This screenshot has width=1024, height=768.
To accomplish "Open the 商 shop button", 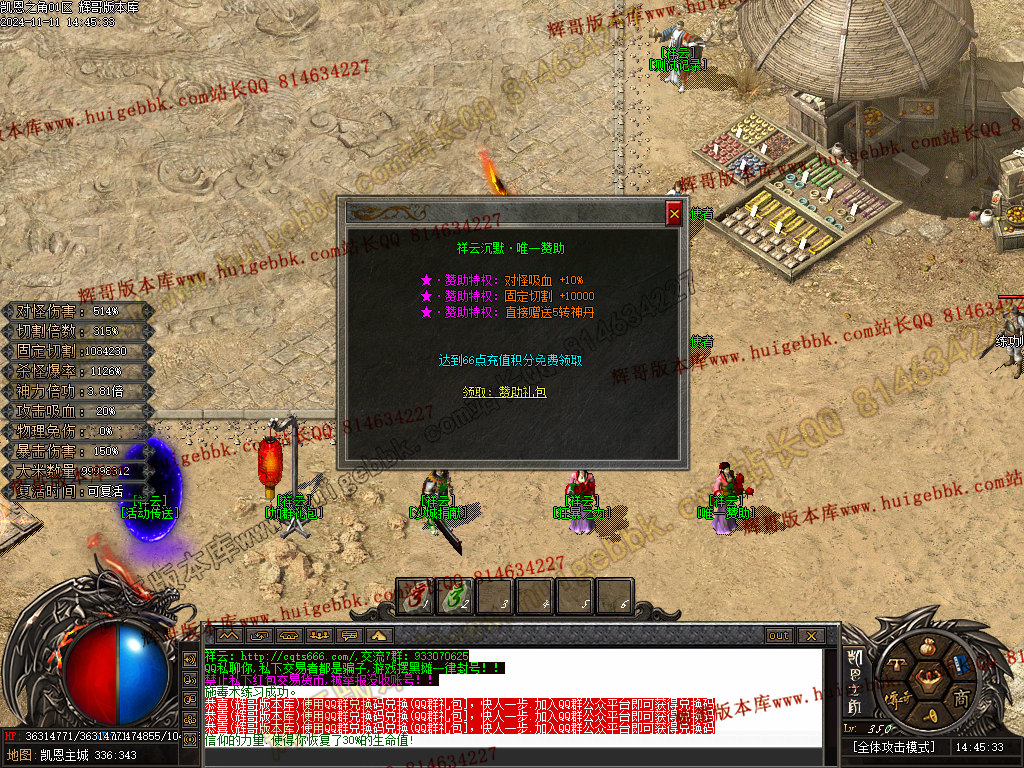I will coord(961,697).
